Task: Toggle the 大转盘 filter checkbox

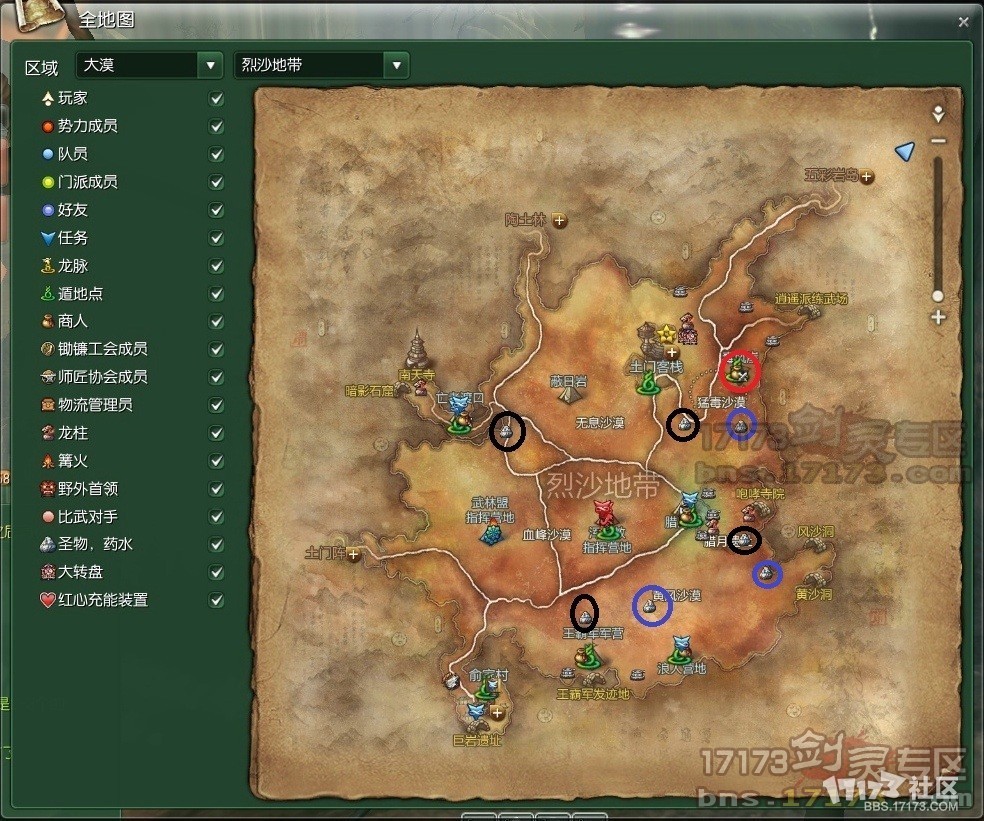Action: pos(216,573)
